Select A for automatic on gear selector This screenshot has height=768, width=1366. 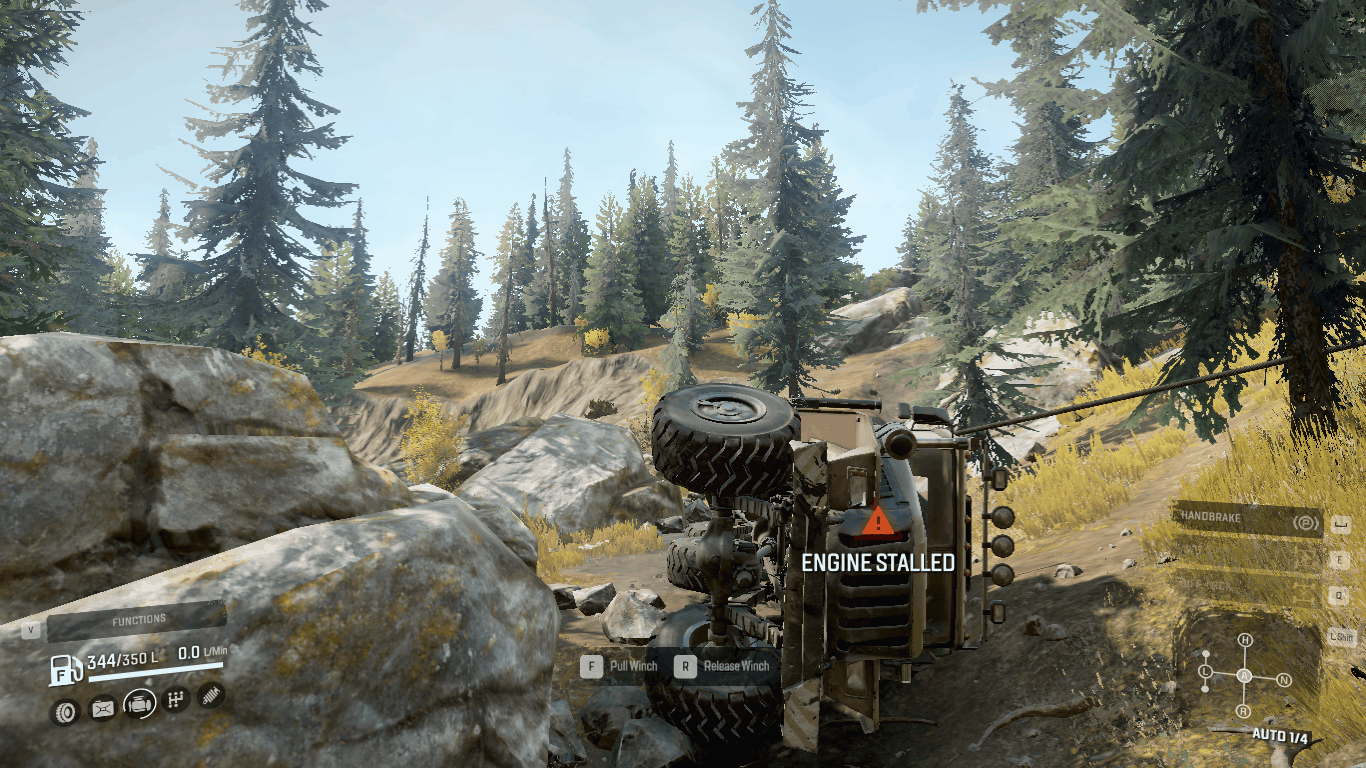pos(1243,675)
